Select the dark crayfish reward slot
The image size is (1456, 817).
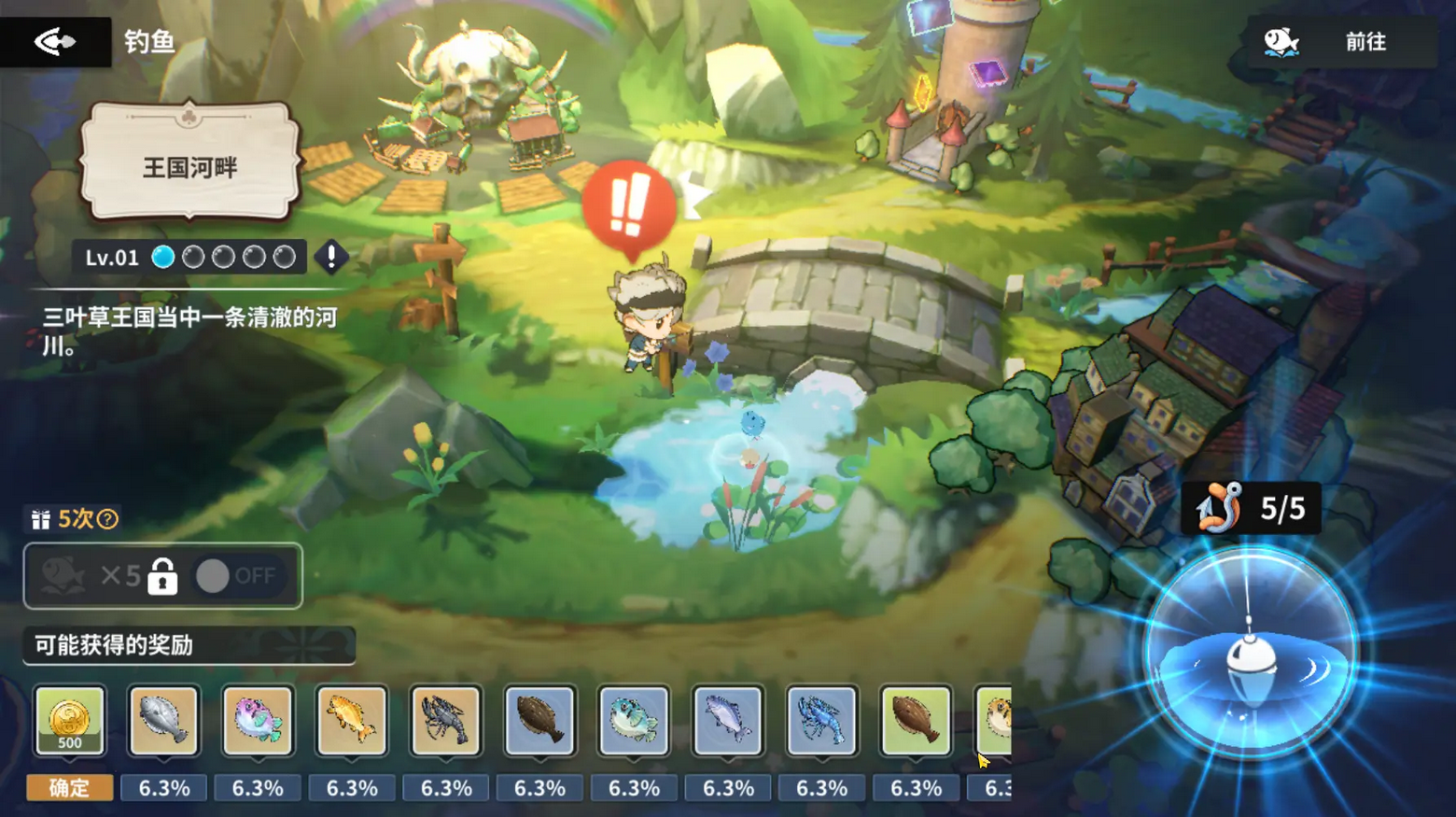coord(446,720)
